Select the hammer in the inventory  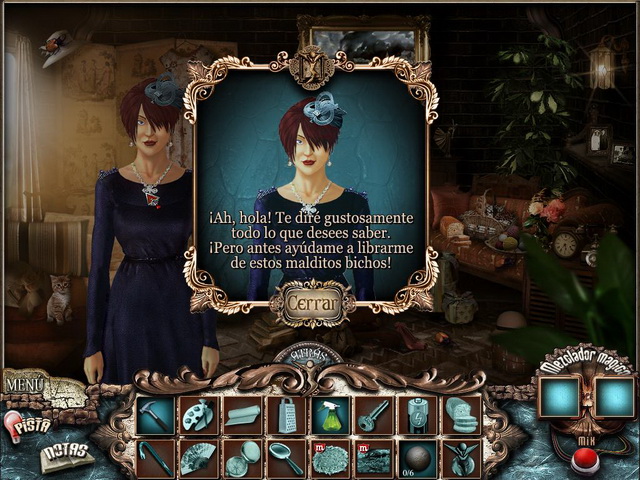click(x=154, y=415)
